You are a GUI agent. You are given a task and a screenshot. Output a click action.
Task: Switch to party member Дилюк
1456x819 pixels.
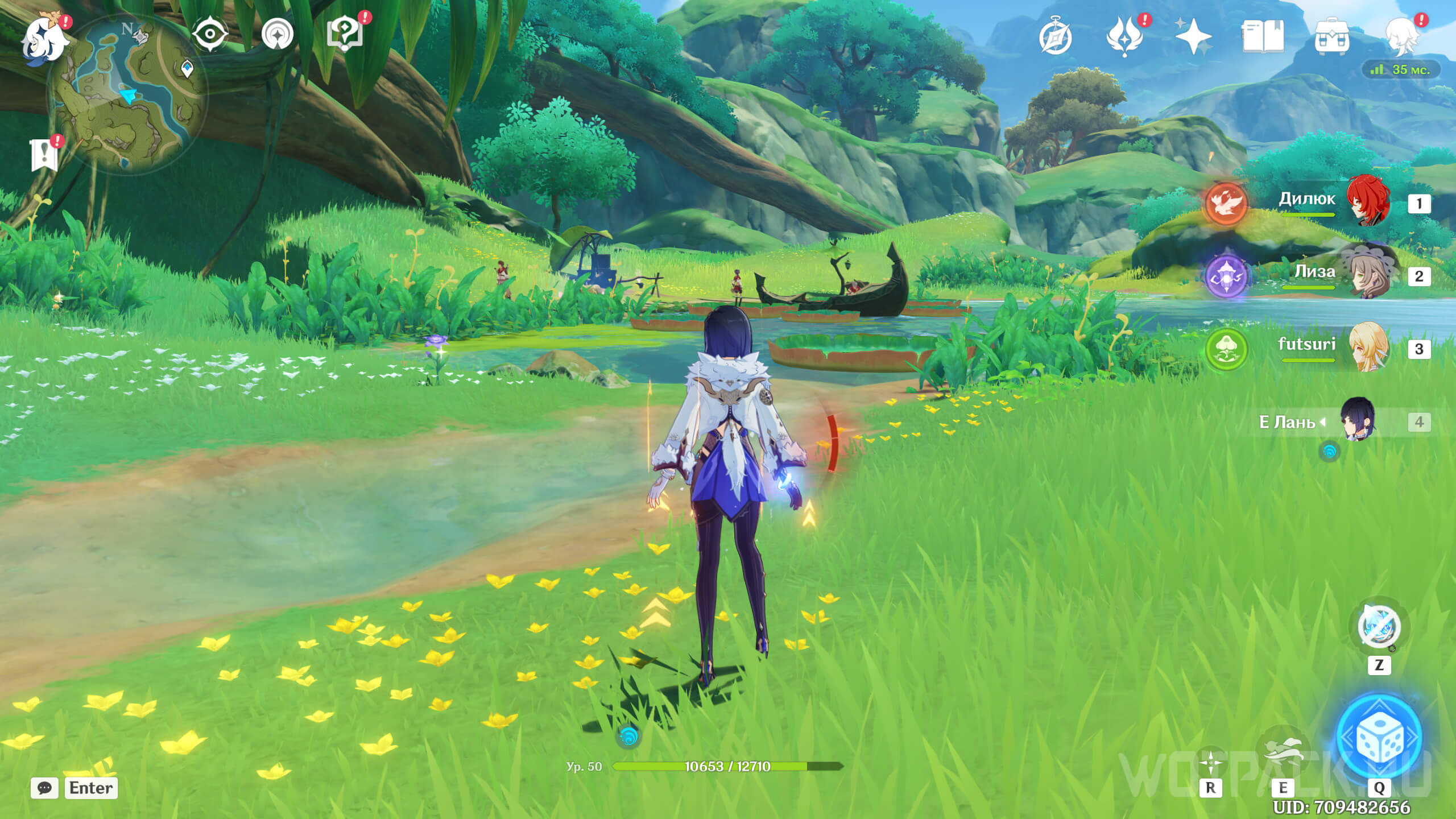pos(1367,202)
